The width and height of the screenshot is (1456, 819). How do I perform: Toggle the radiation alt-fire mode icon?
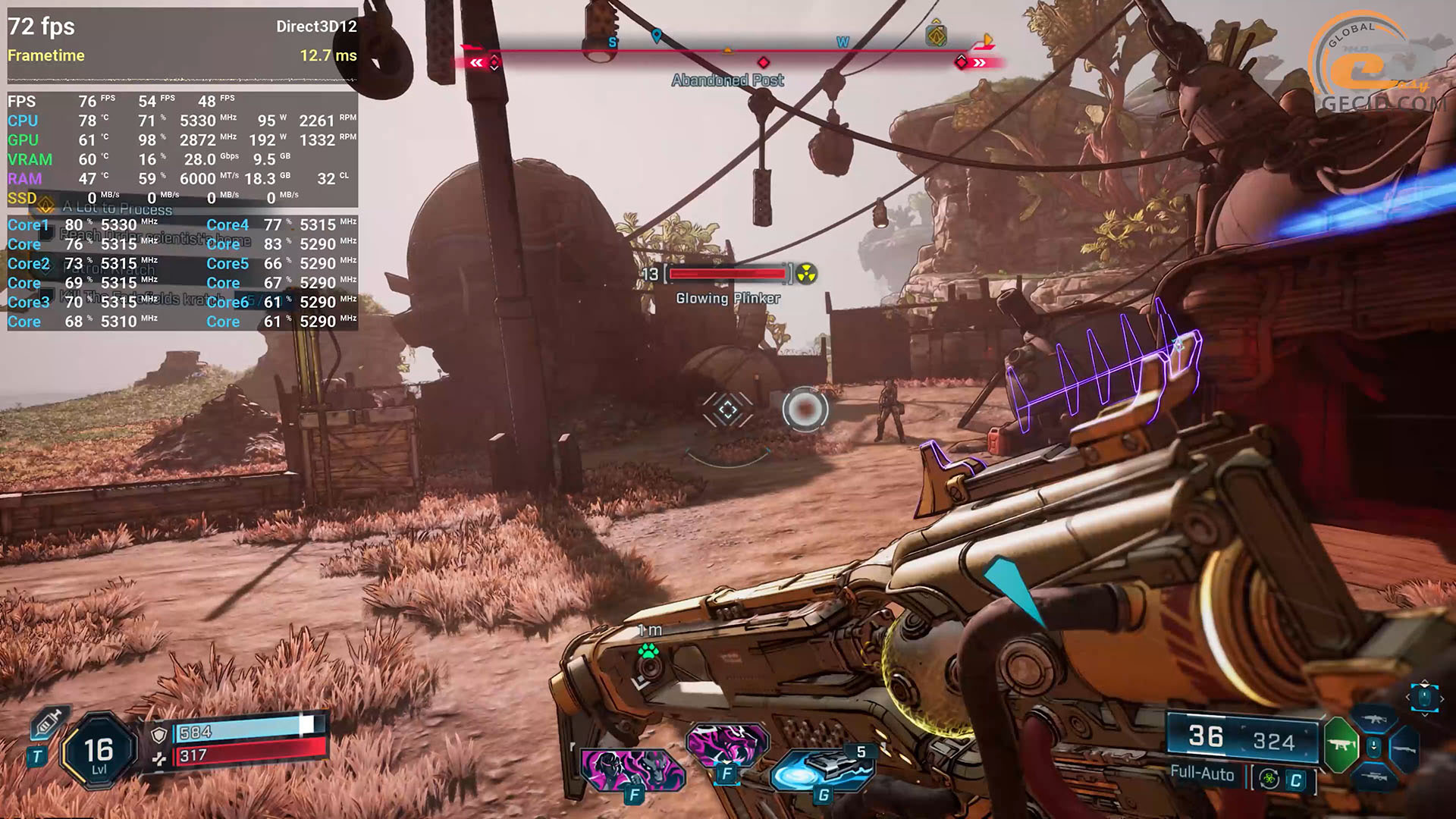pyautogui.click(x=1270, y=780)
